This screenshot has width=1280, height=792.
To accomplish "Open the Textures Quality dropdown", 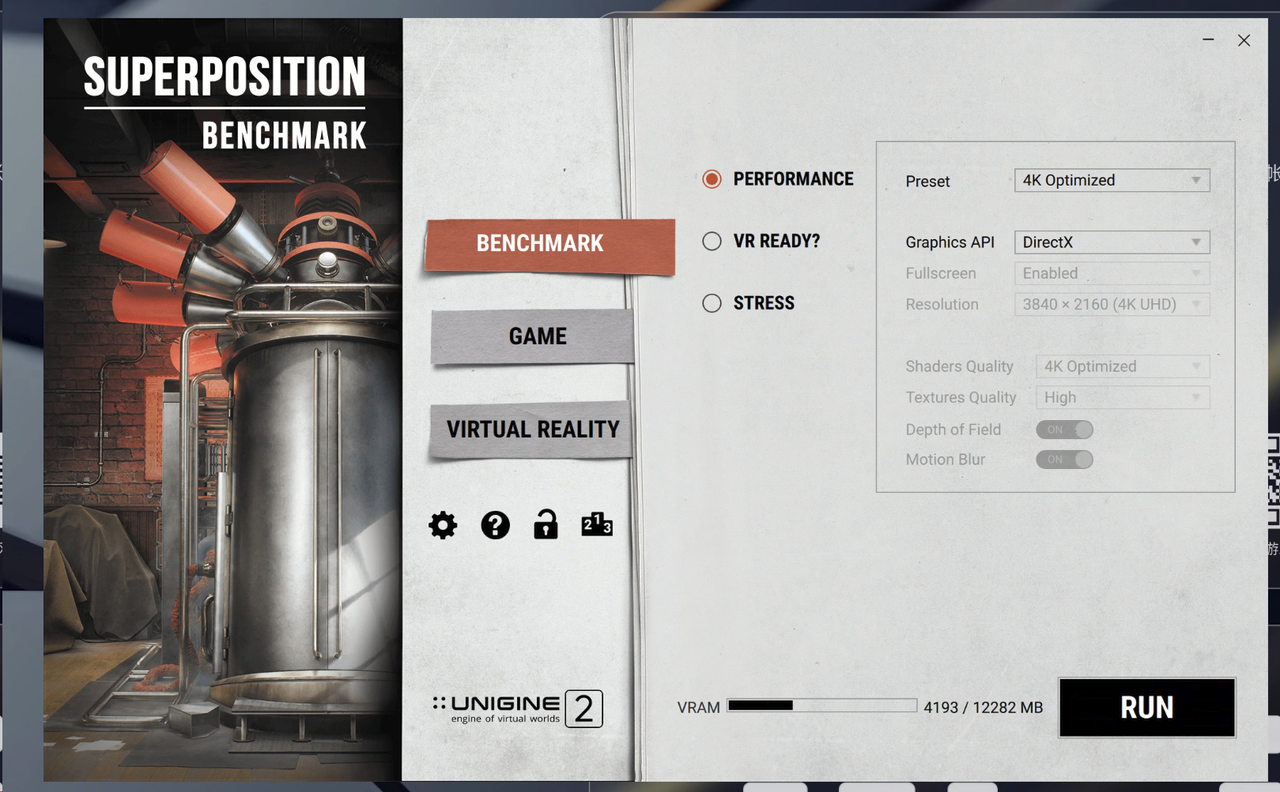I will click(1122, 398).
